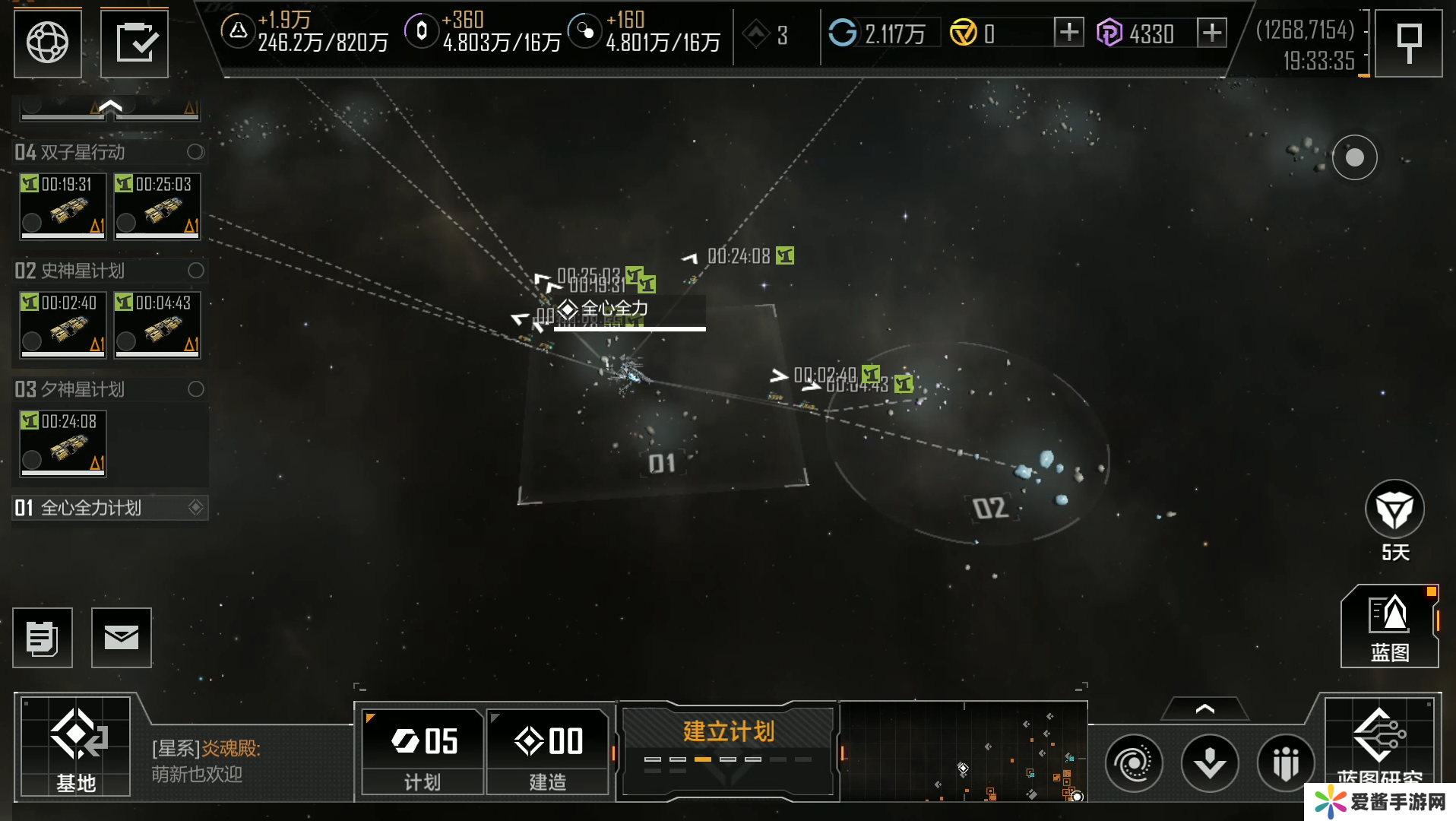The width and height of the screenshot is (1456, 821).
Task: Add purple currency with its plus button
Action: click(x=1211, y=33)
